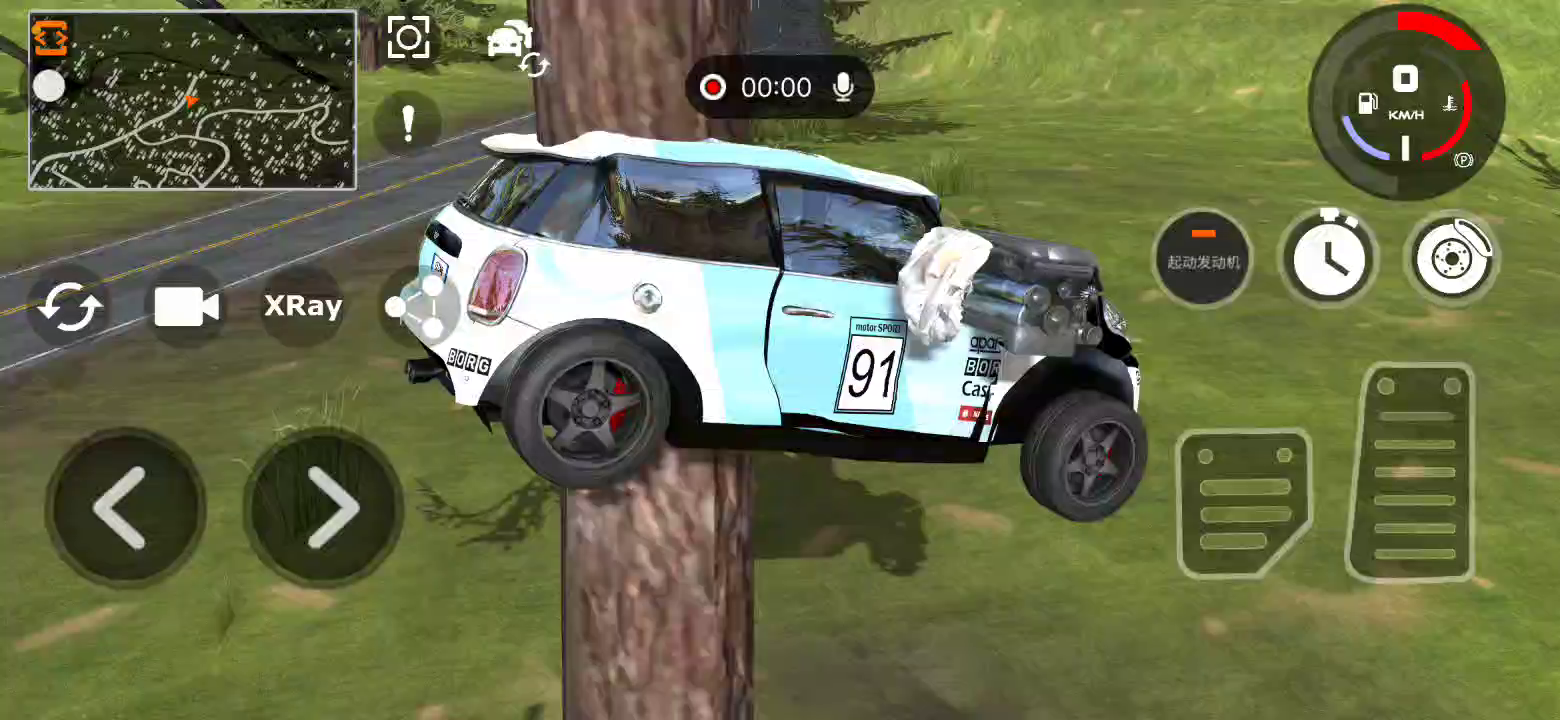Toggle XRay view mode
The height and width of the screenshot is (720, 1560).
coord(303,306)
